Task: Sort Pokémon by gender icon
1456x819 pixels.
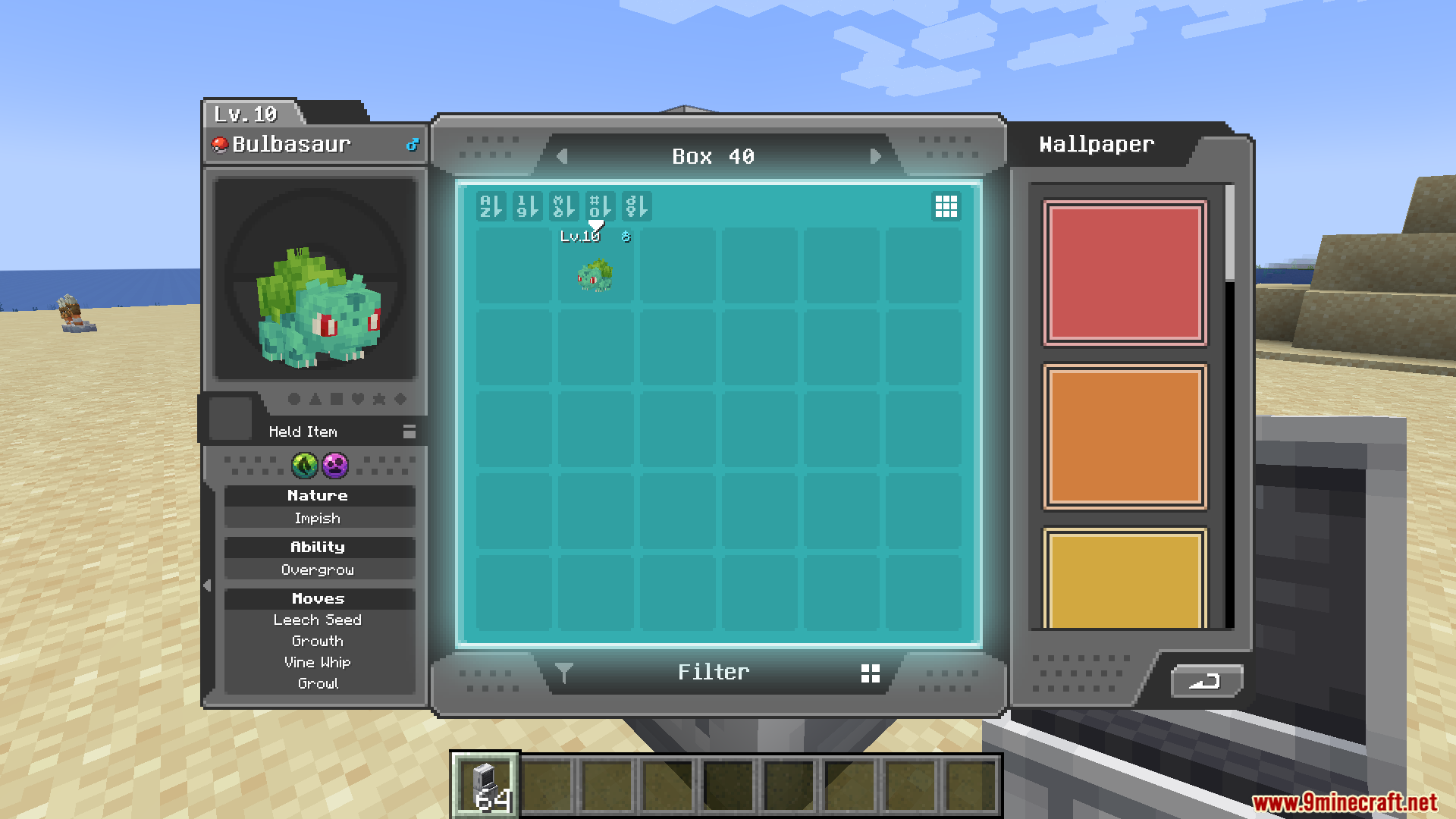Action: (635, 206)
